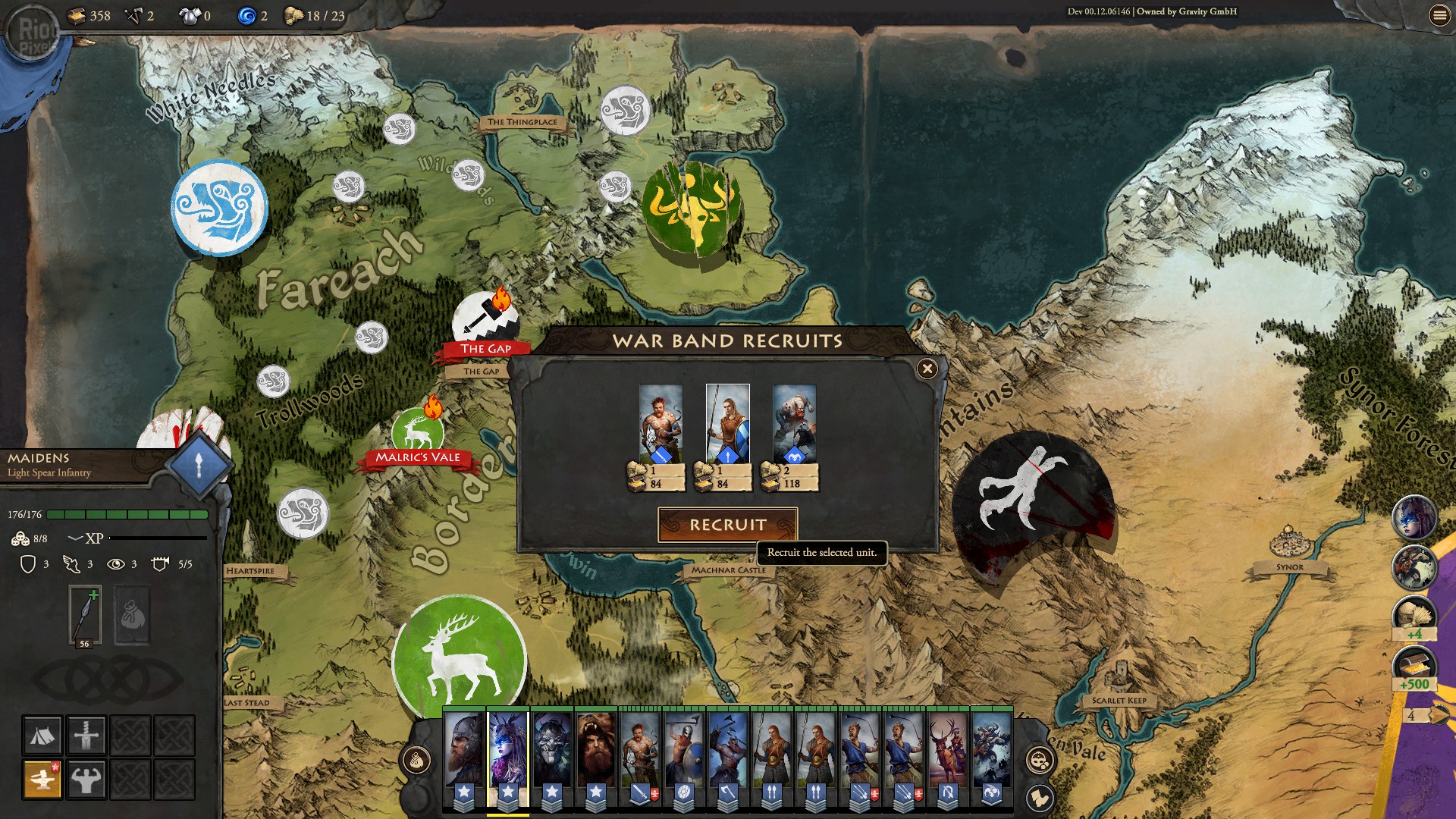End turn with the arrow button

pyautogui.click(x=1436, y=715)
